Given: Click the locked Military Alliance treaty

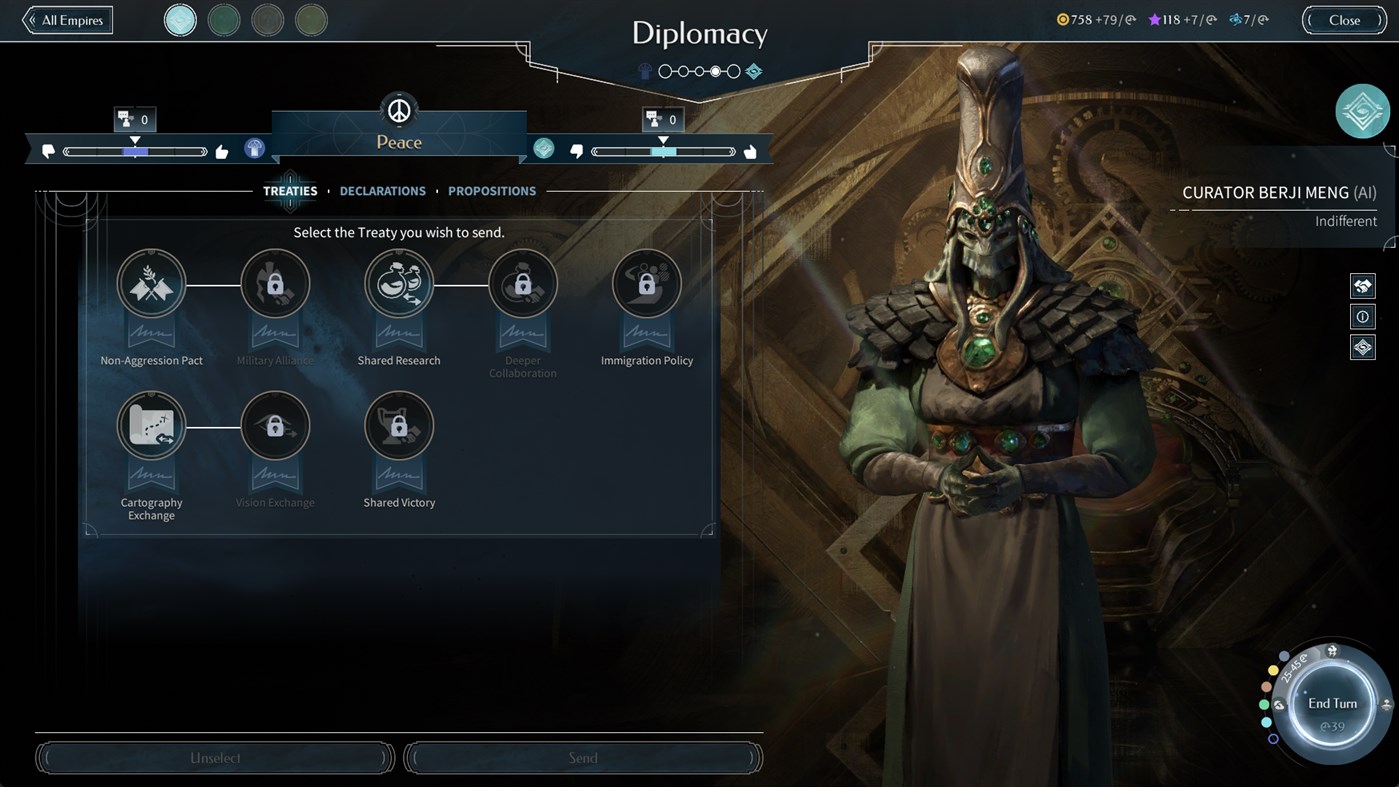Looking at the screenshot, I should tap(275, 283).
